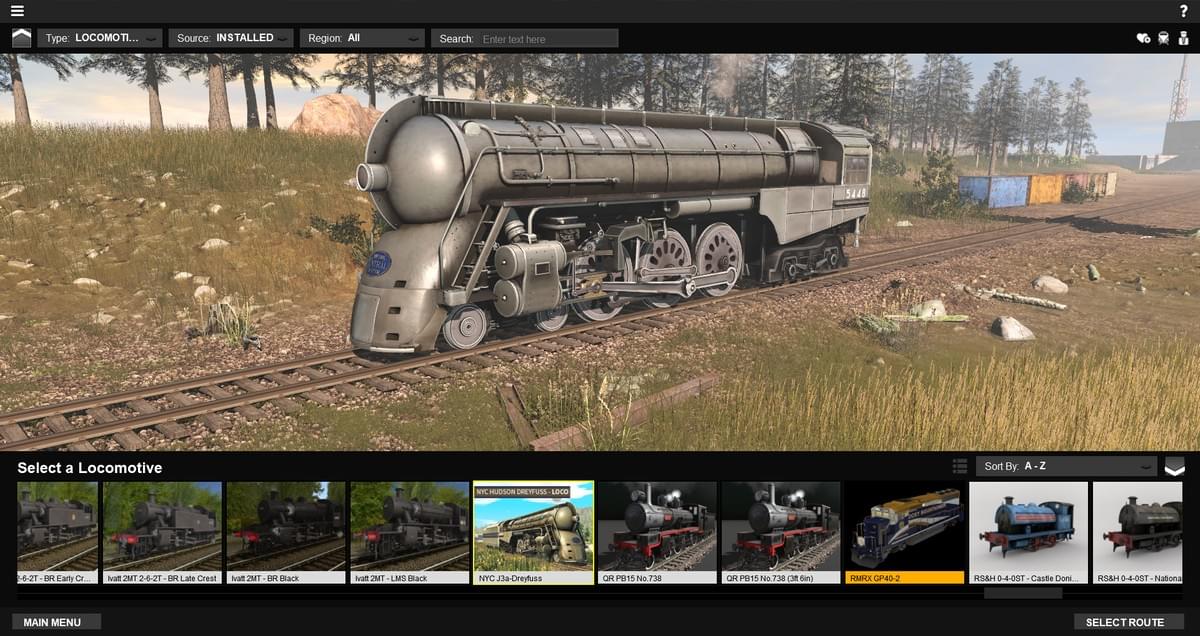Select the QR PB15 No.738 (3ft 6in) locomotive
1200x636 pixels.
pyautogui.click(x=780, y=532)
